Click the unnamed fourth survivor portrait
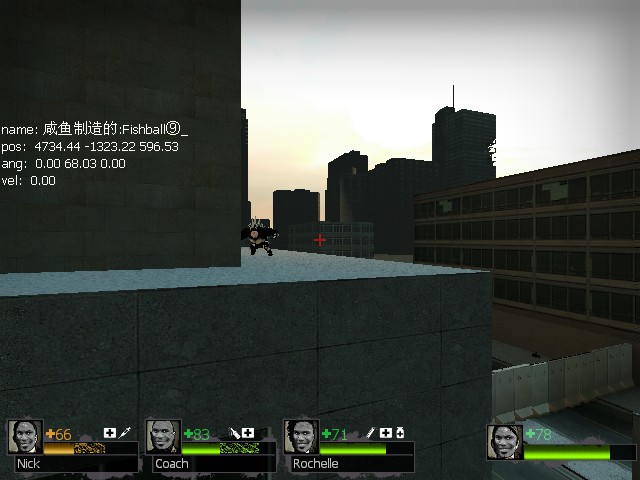Screen dimensions: 640x480 [504, 442]
